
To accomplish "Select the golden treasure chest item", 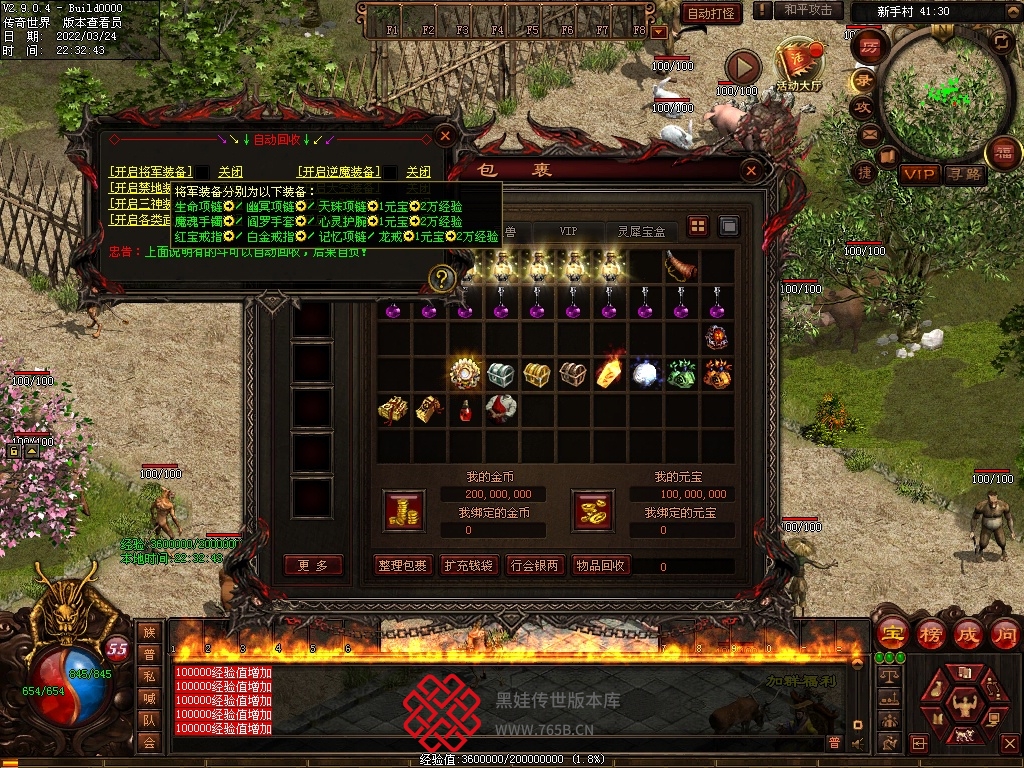I will pos(536,375).
